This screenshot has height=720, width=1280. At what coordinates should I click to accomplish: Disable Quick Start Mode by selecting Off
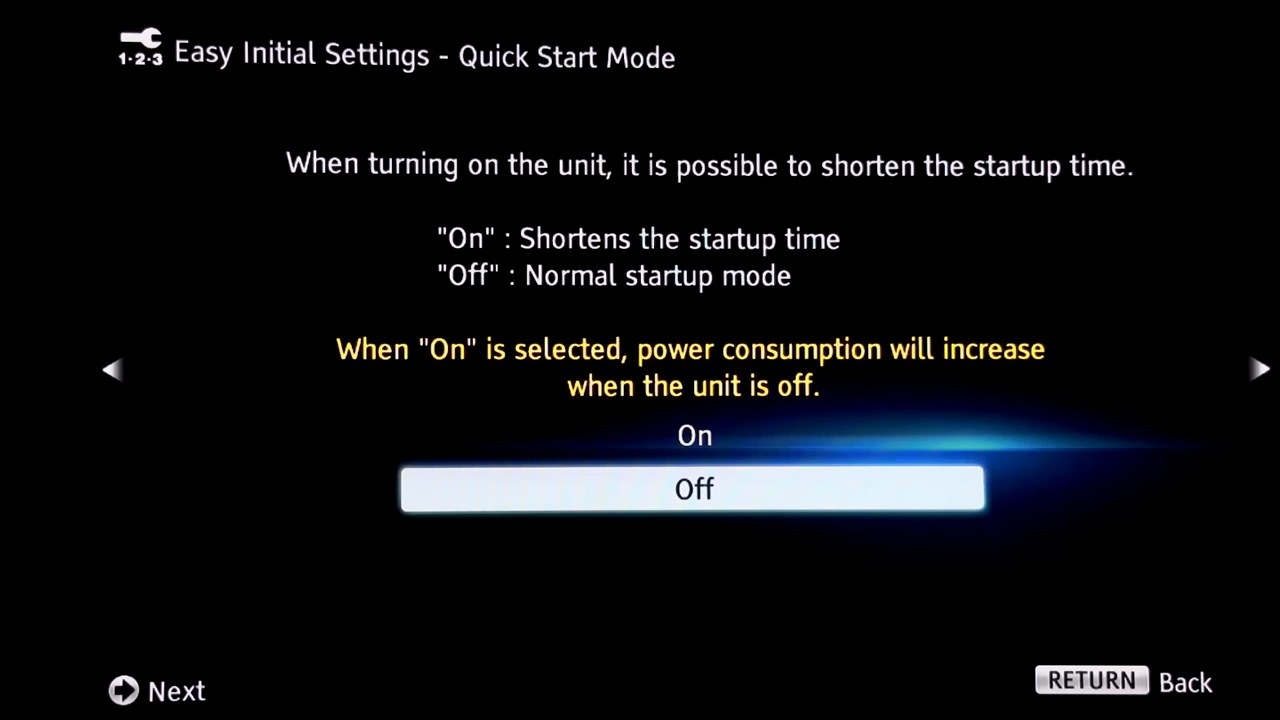point(693,489)
